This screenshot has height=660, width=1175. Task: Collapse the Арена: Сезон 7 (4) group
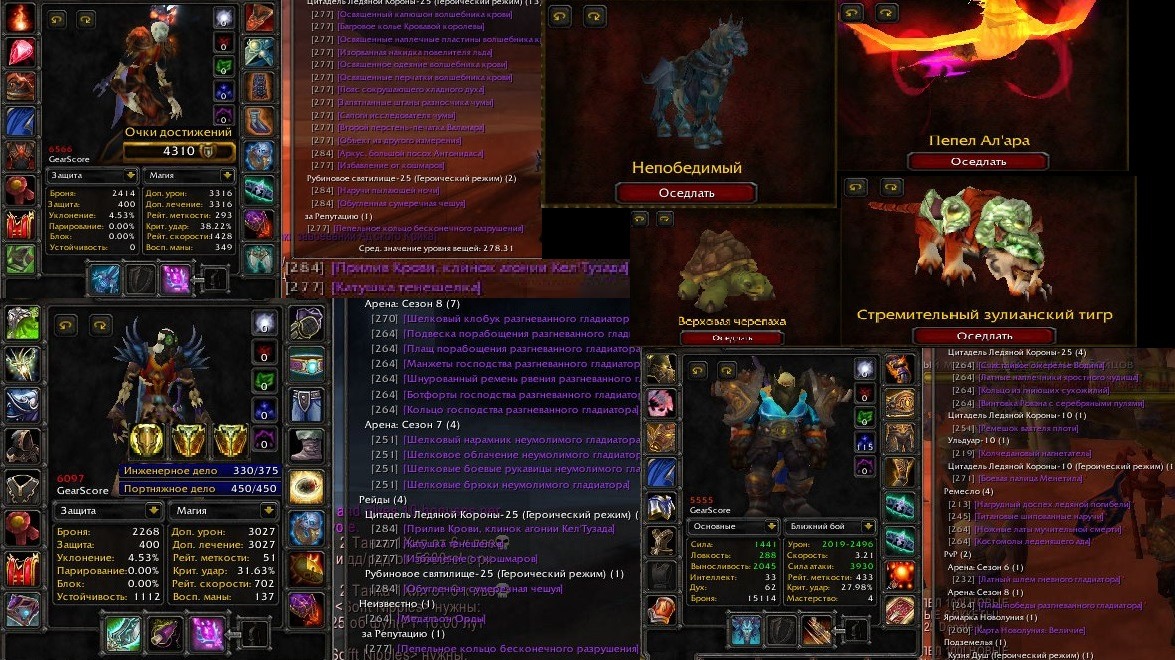coord(412,424)
